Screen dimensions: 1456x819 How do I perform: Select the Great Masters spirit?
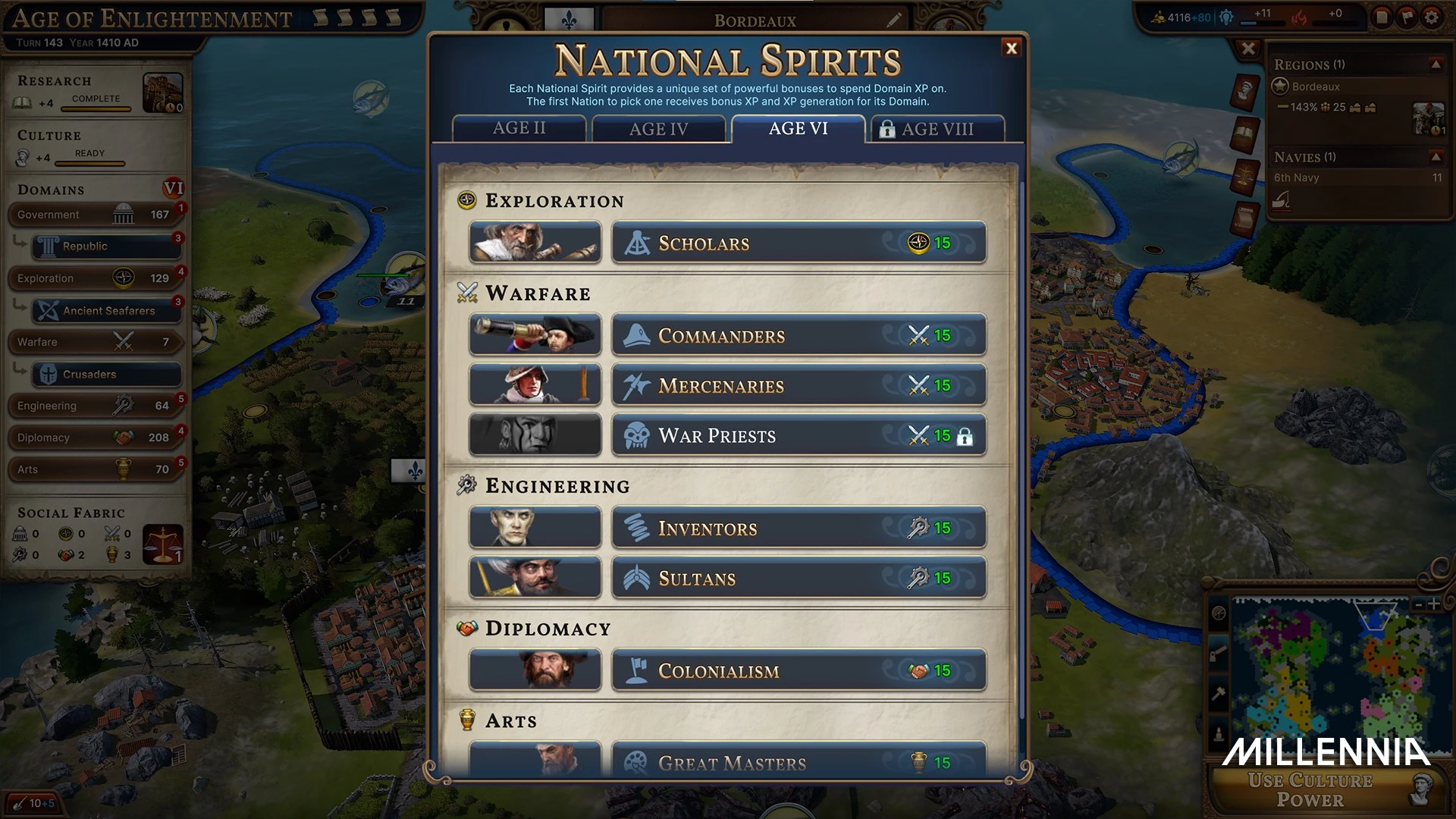click(x=799, y=761)
